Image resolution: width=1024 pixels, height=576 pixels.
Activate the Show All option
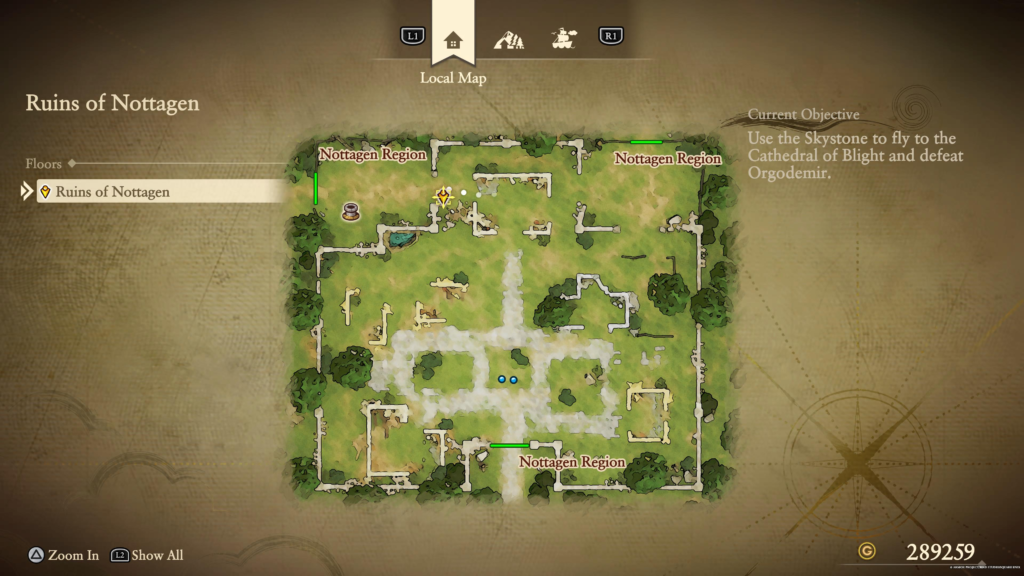[147, 555]
